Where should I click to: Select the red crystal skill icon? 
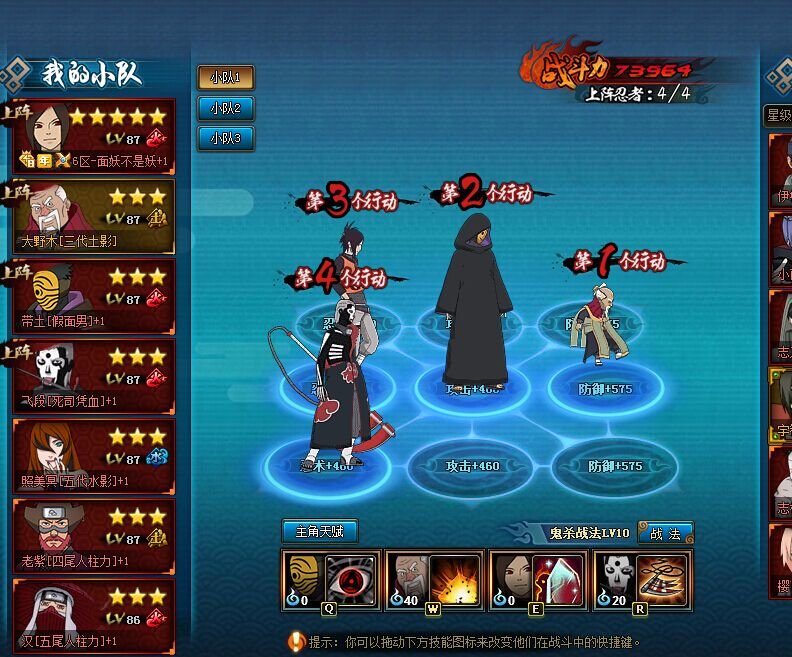pyautogui.click(x=559, y=580)
